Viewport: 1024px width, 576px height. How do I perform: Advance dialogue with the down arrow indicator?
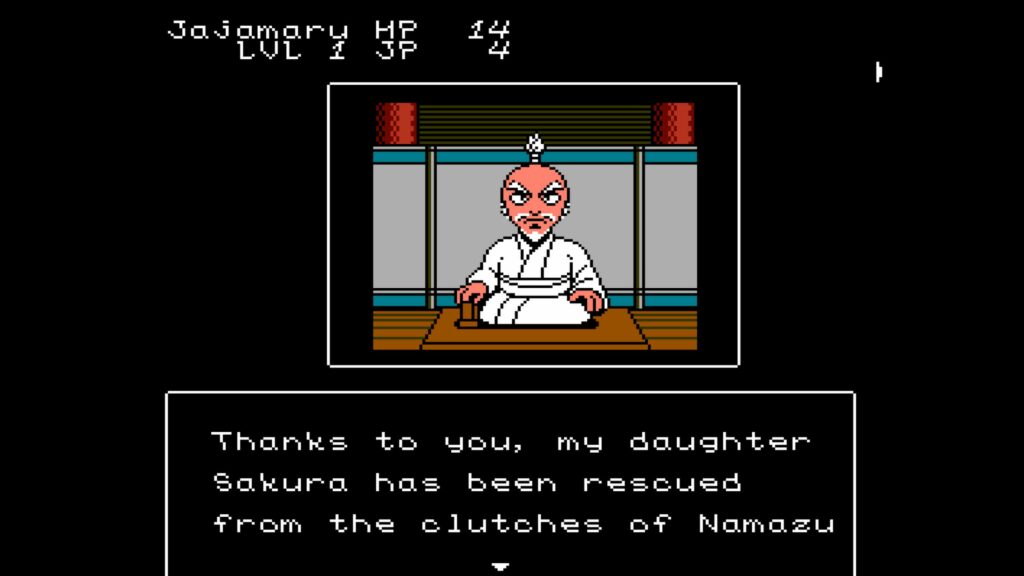click(501, 566)
